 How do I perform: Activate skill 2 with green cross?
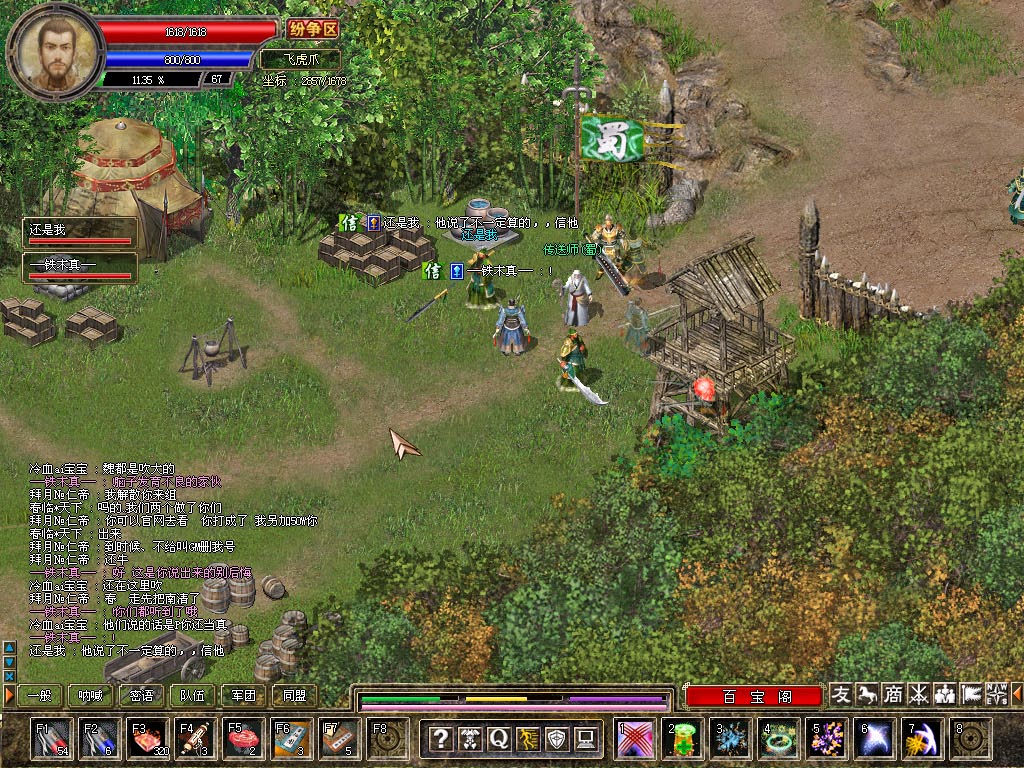[x=683, y=738]
